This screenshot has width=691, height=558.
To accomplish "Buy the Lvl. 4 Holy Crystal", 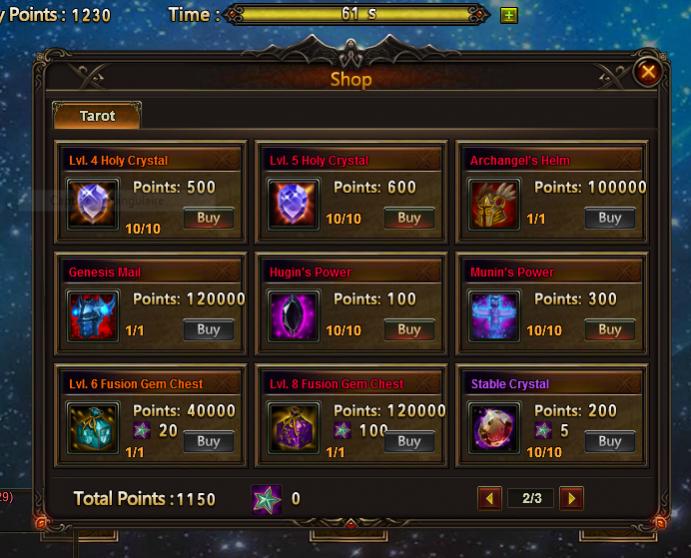I will [x=208, y=217].
